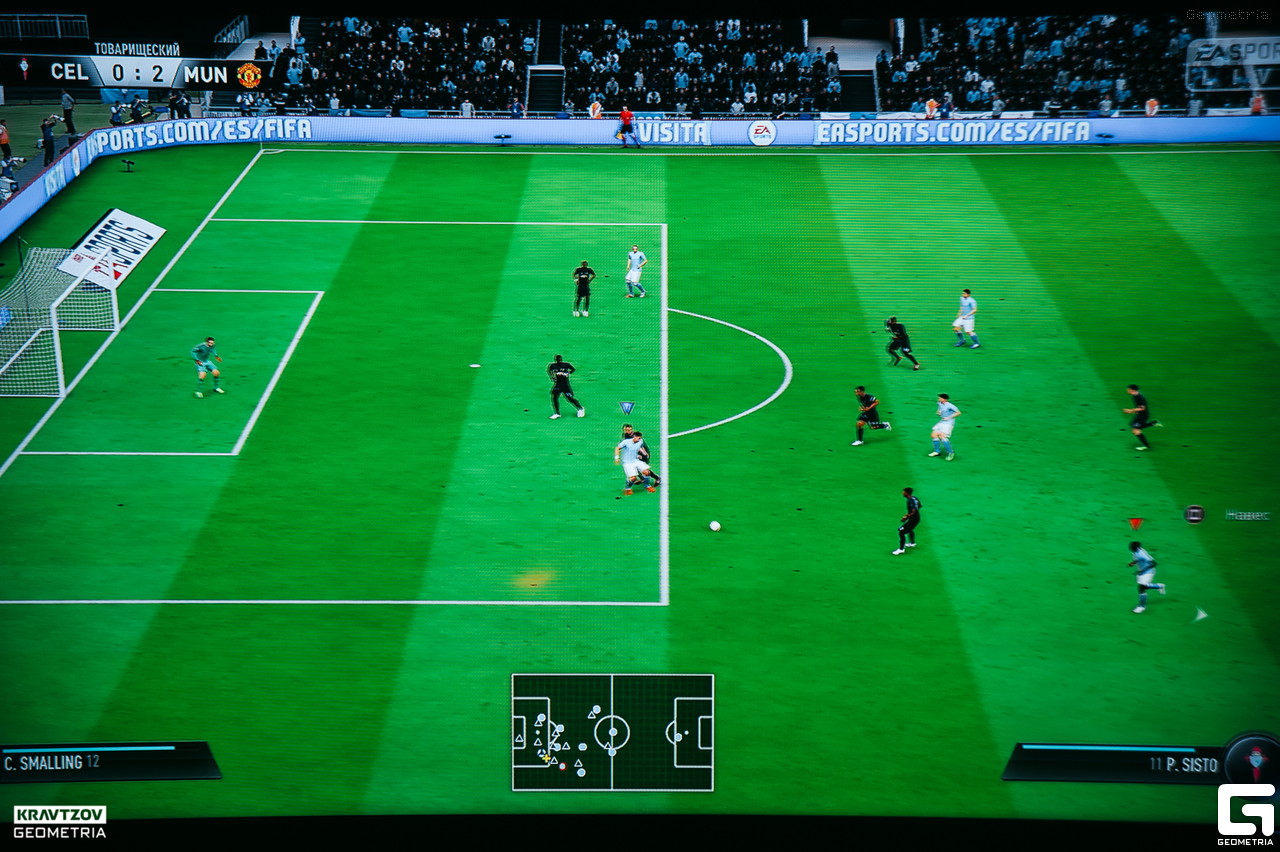
Task: Open the Geometria logo watermark
Action: click(x=1245, y=812)
